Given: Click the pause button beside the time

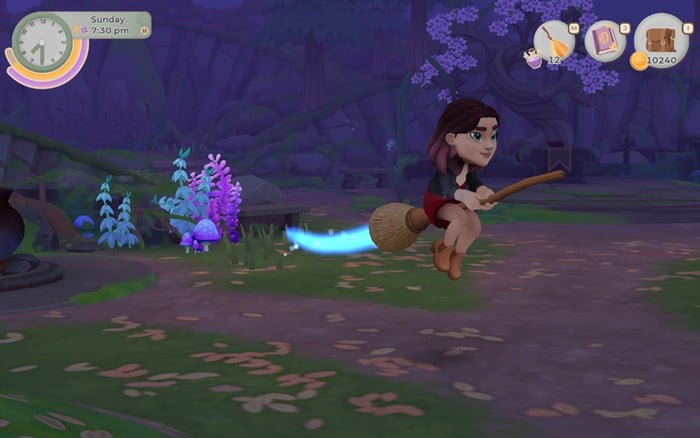Looking at the screenshot, I should (x=144, y=31).
